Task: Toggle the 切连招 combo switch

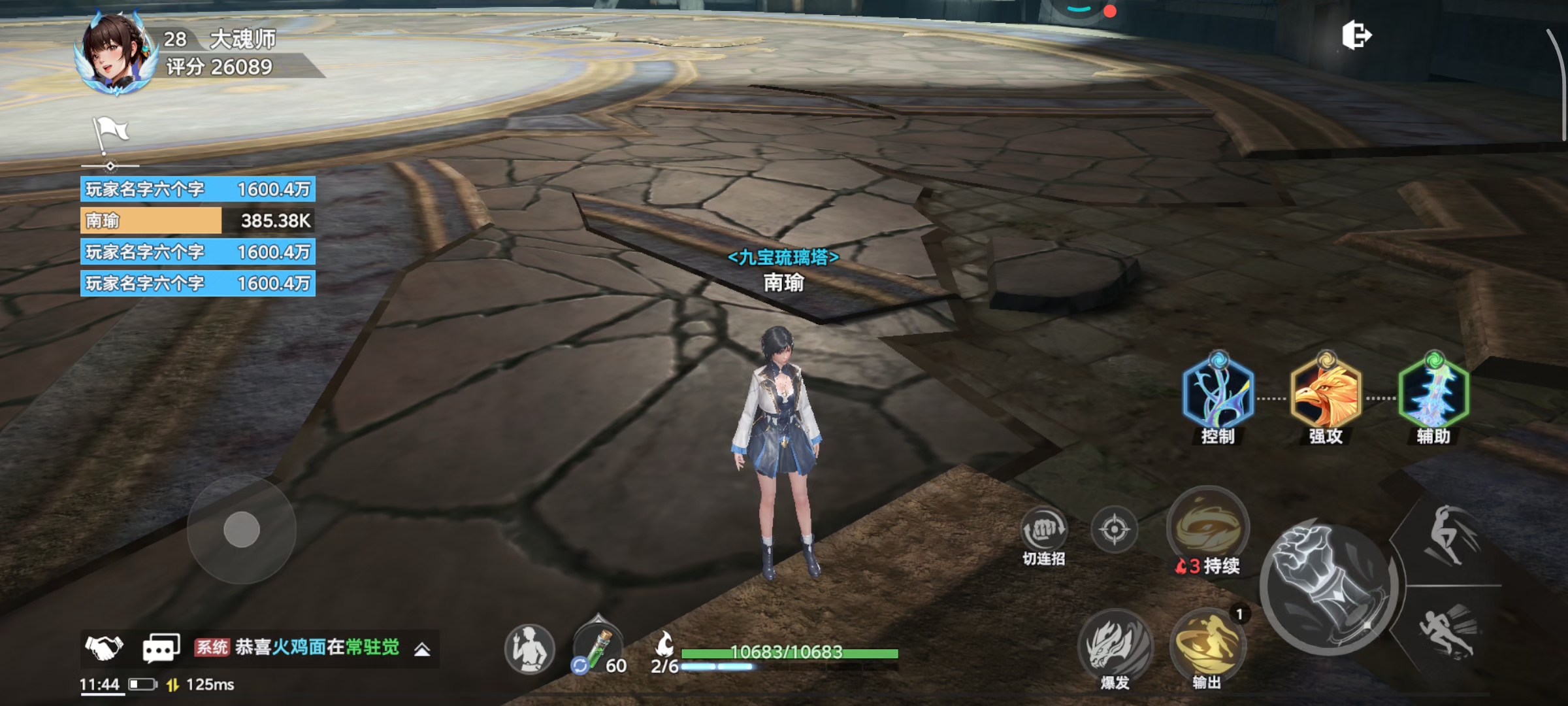Action: pyautogui.click(x=1044, y=530)
